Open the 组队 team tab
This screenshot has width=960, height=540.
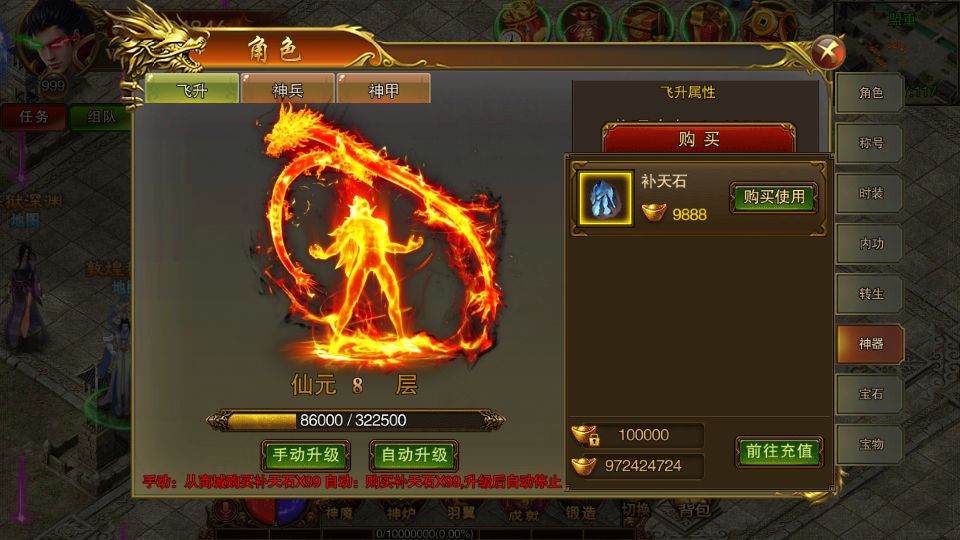coord(100,116)
